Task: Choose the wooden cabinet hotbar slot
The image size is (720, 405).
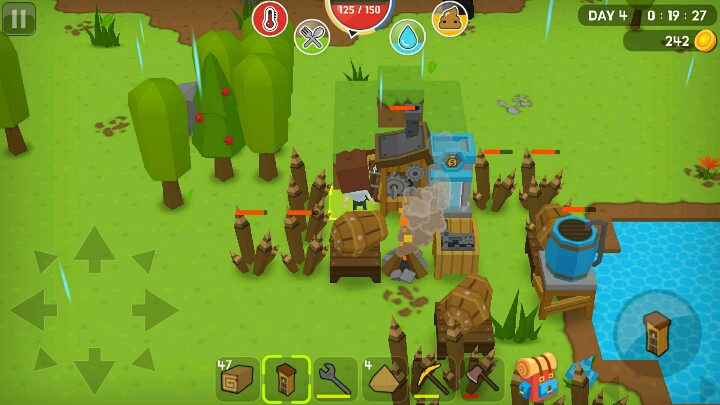Action: click(x=286, y=379)
